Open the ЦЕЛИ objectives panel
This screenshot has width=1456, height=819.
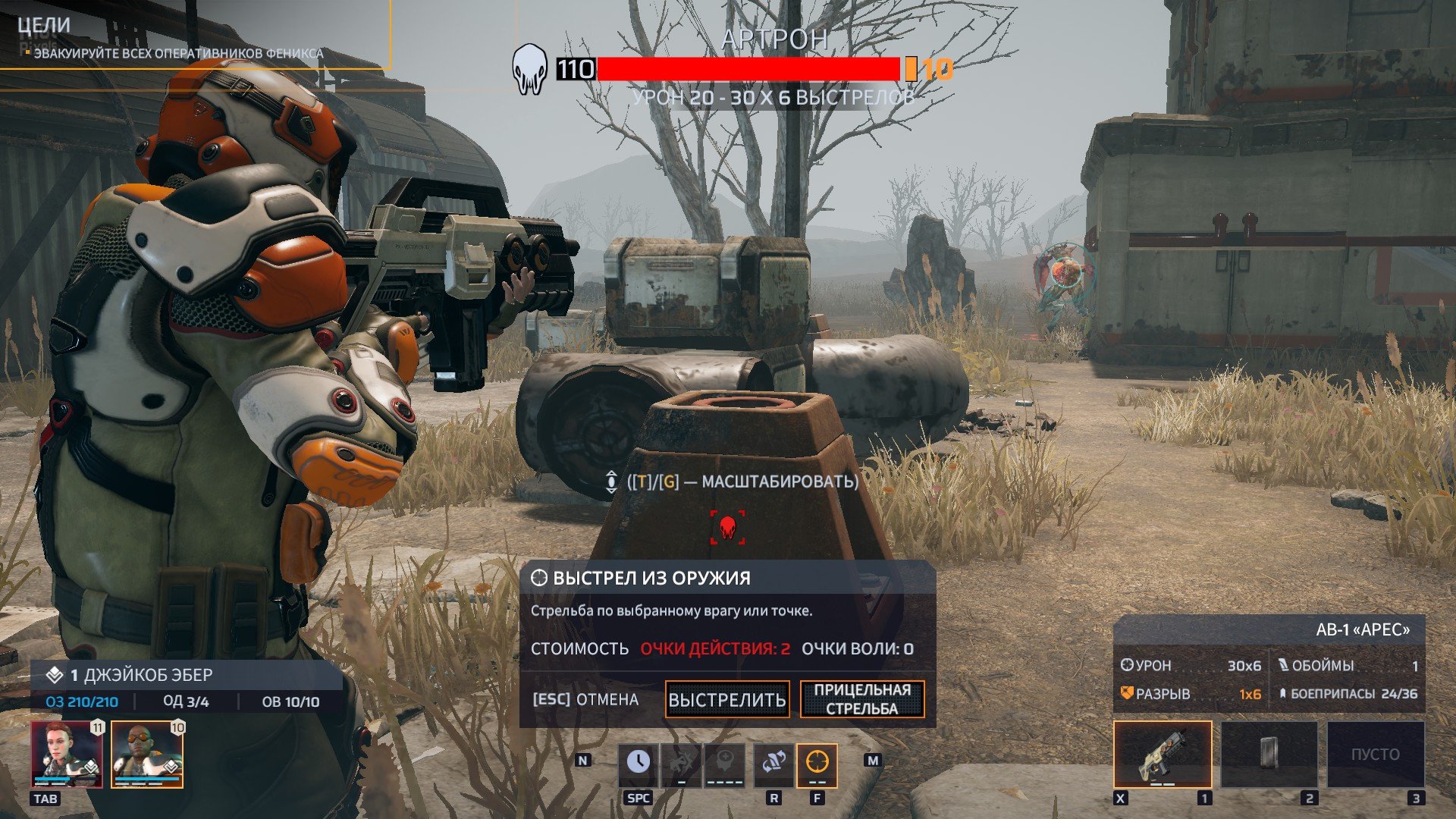pyautogui.click(x=44, y=25)
